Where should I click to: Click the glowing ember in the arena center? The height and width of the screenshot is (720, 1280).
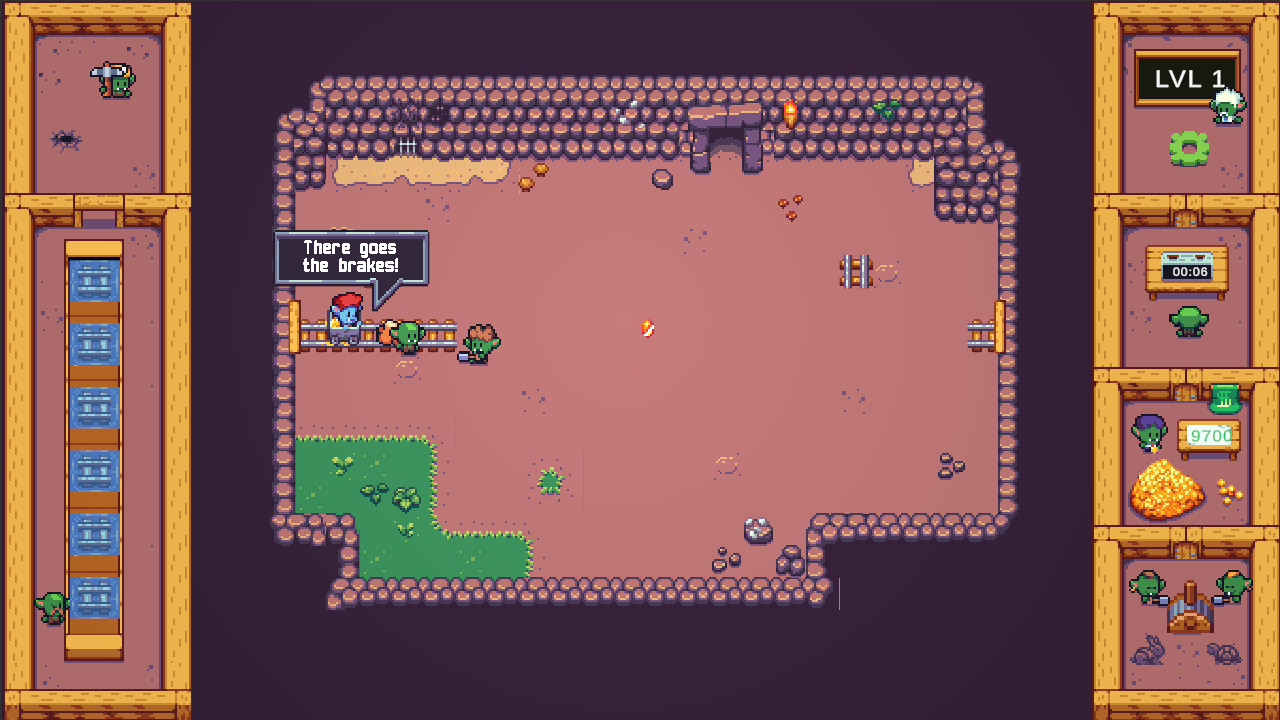tap(647, 327)
